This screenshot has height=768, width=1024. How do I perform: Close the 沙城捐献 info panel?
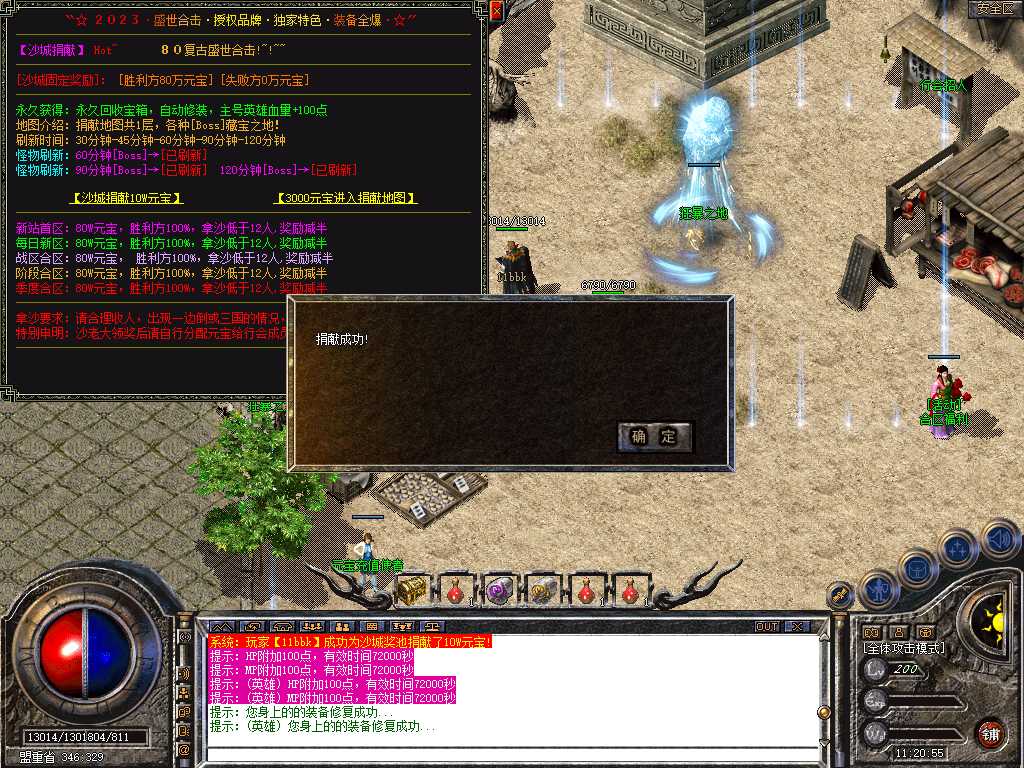(x=497, y=10)
